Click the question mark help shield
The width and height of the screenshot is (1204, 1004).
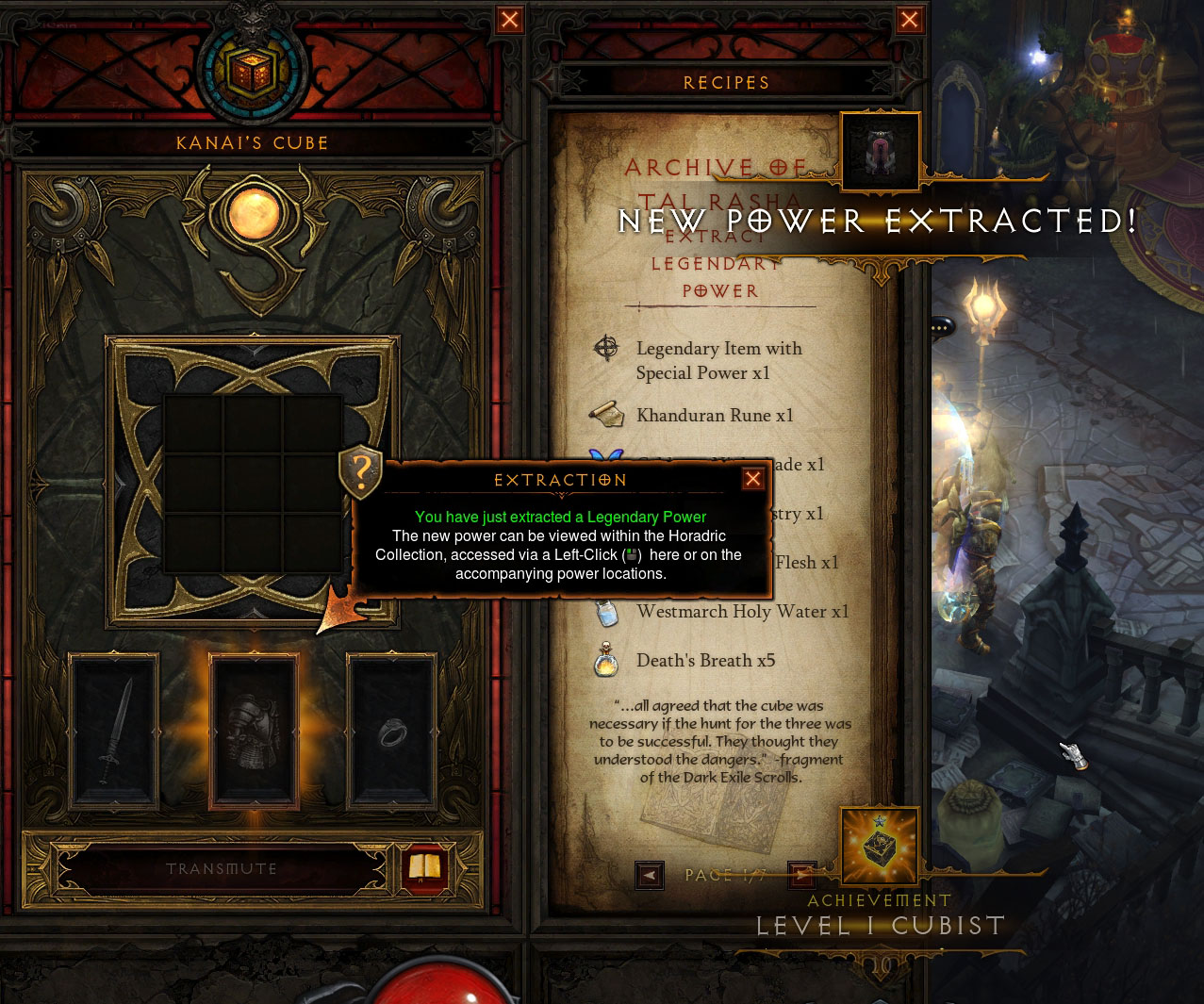pos(360,471)
